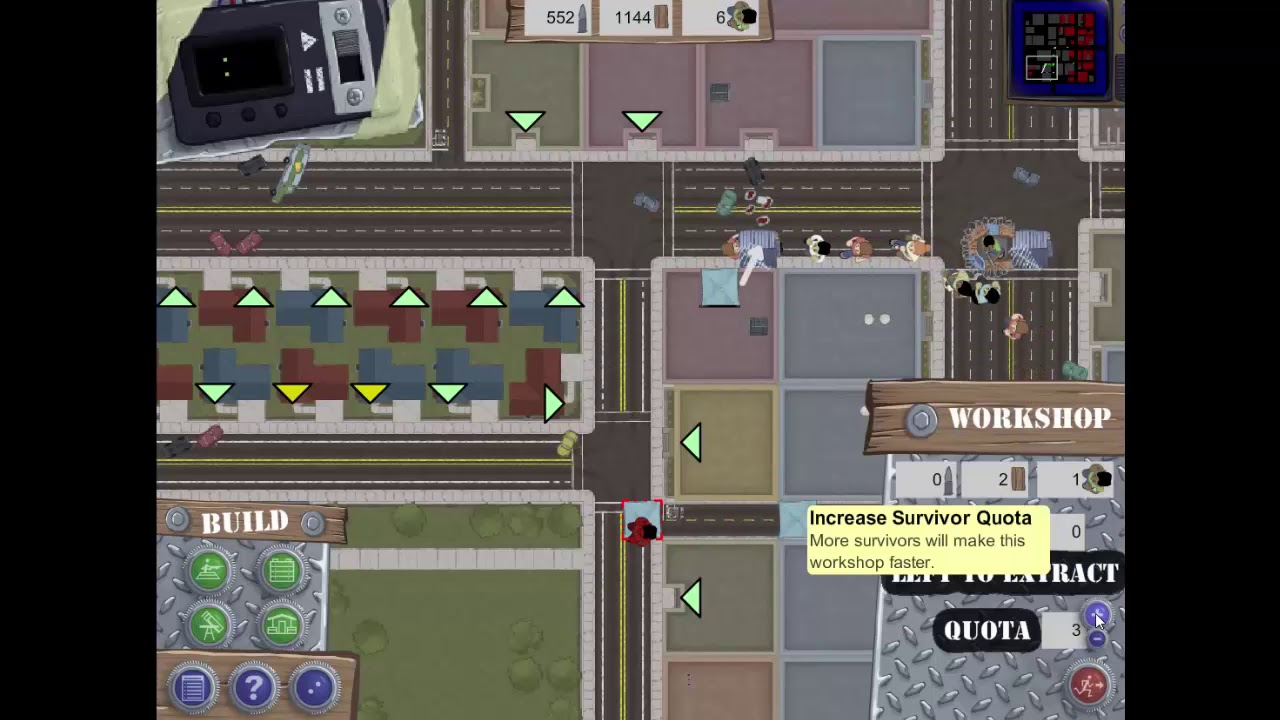Open the Build menu header
Viewport: 1280px width, 720px height.
(246, 521)
